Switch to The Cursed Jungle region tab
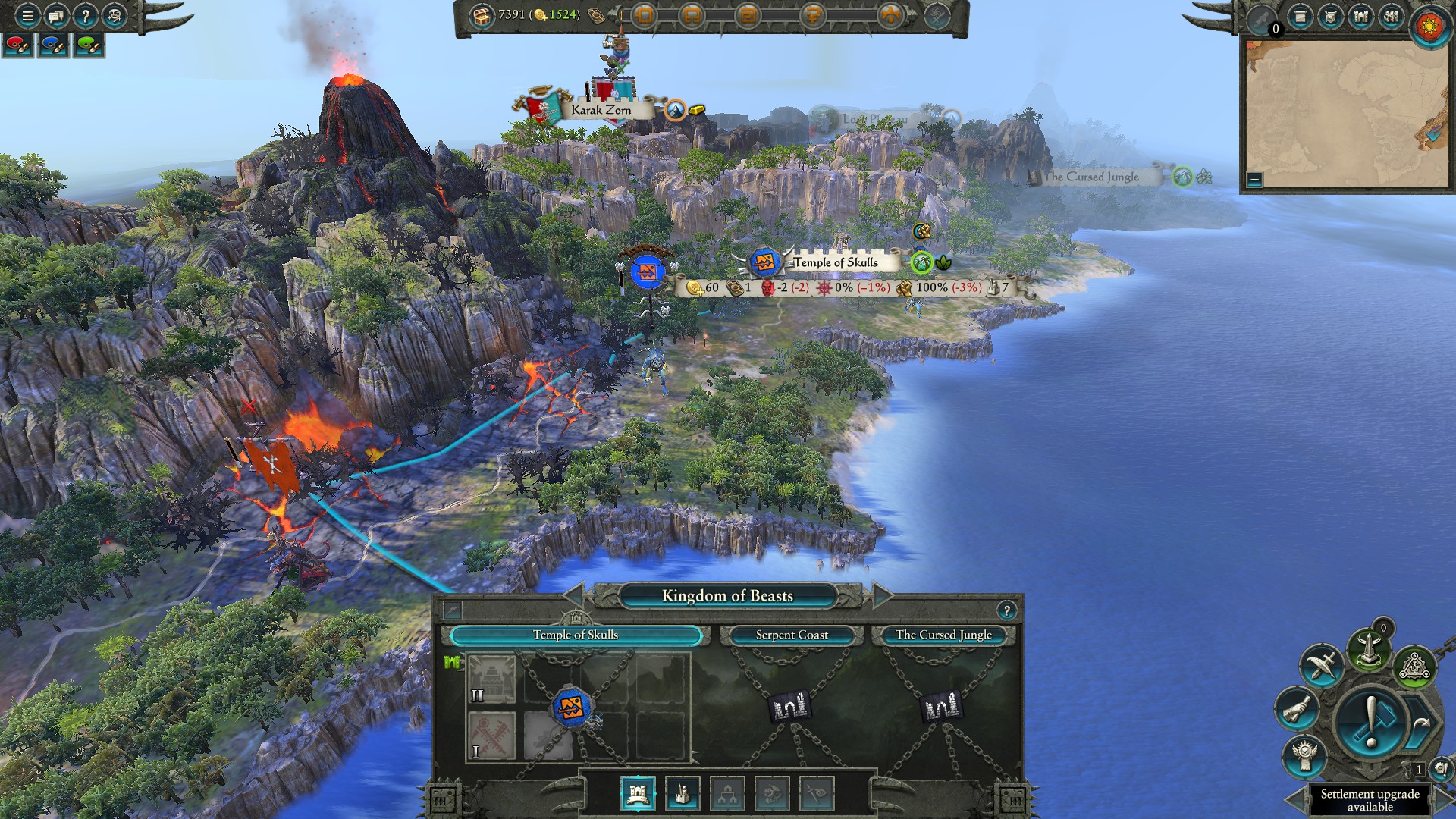The height and width of the screenshot is (819, 1456). pos(943,635)
